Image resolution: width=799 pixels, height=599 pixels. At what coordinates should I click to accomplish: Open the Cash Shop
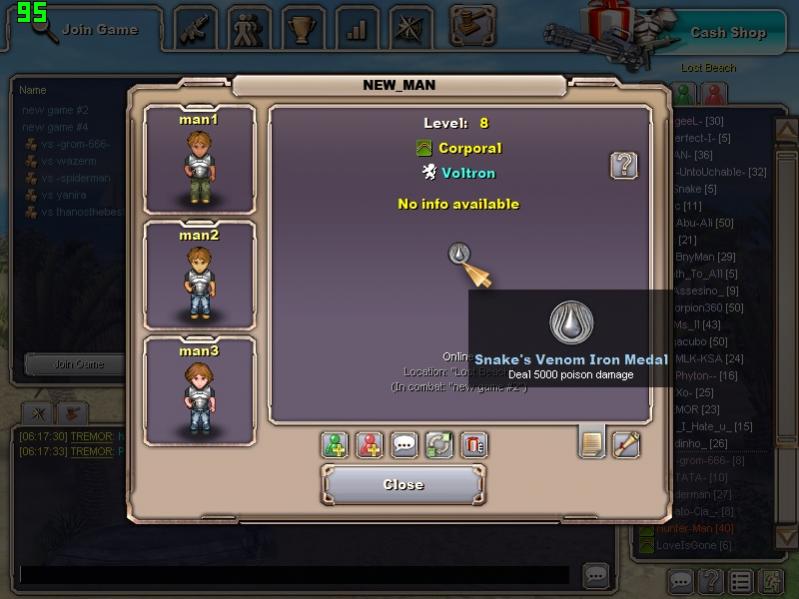tap(727, 32)
